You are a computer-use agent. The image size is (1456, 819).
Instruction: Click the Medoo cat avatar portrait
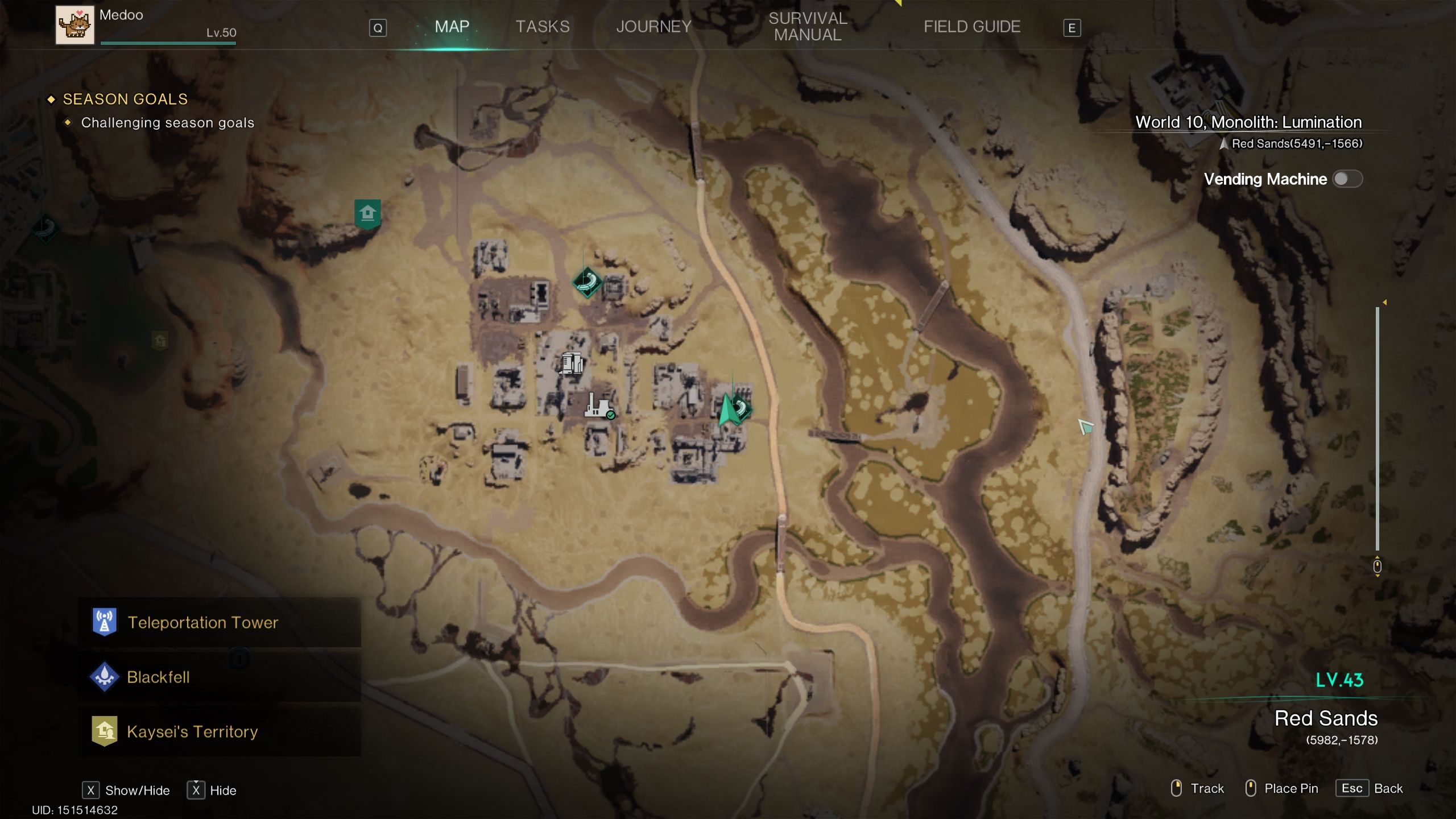75,25
